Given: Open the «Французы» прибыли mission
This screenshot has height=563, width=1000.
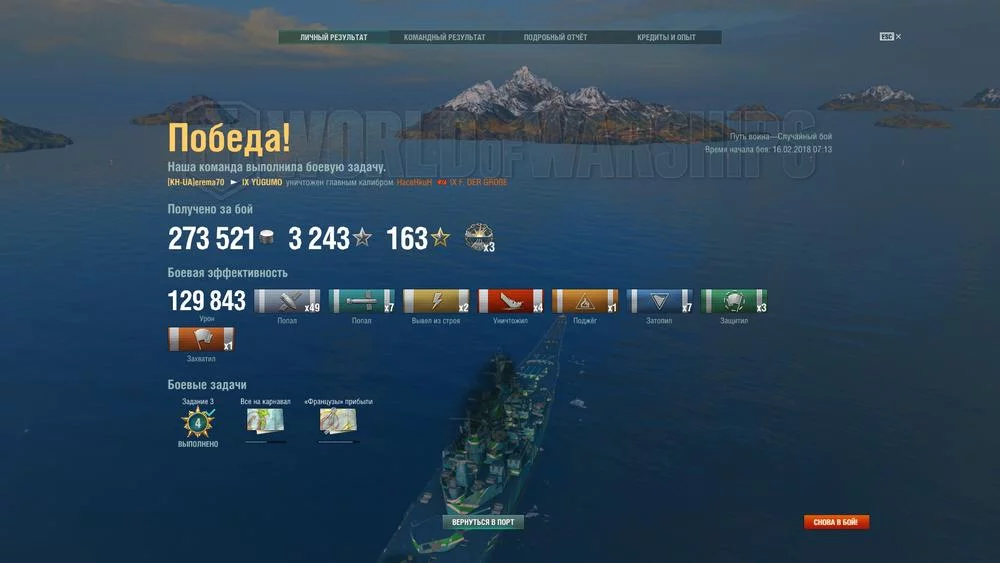Looking at the screenshot, I should tap(338, 423).
